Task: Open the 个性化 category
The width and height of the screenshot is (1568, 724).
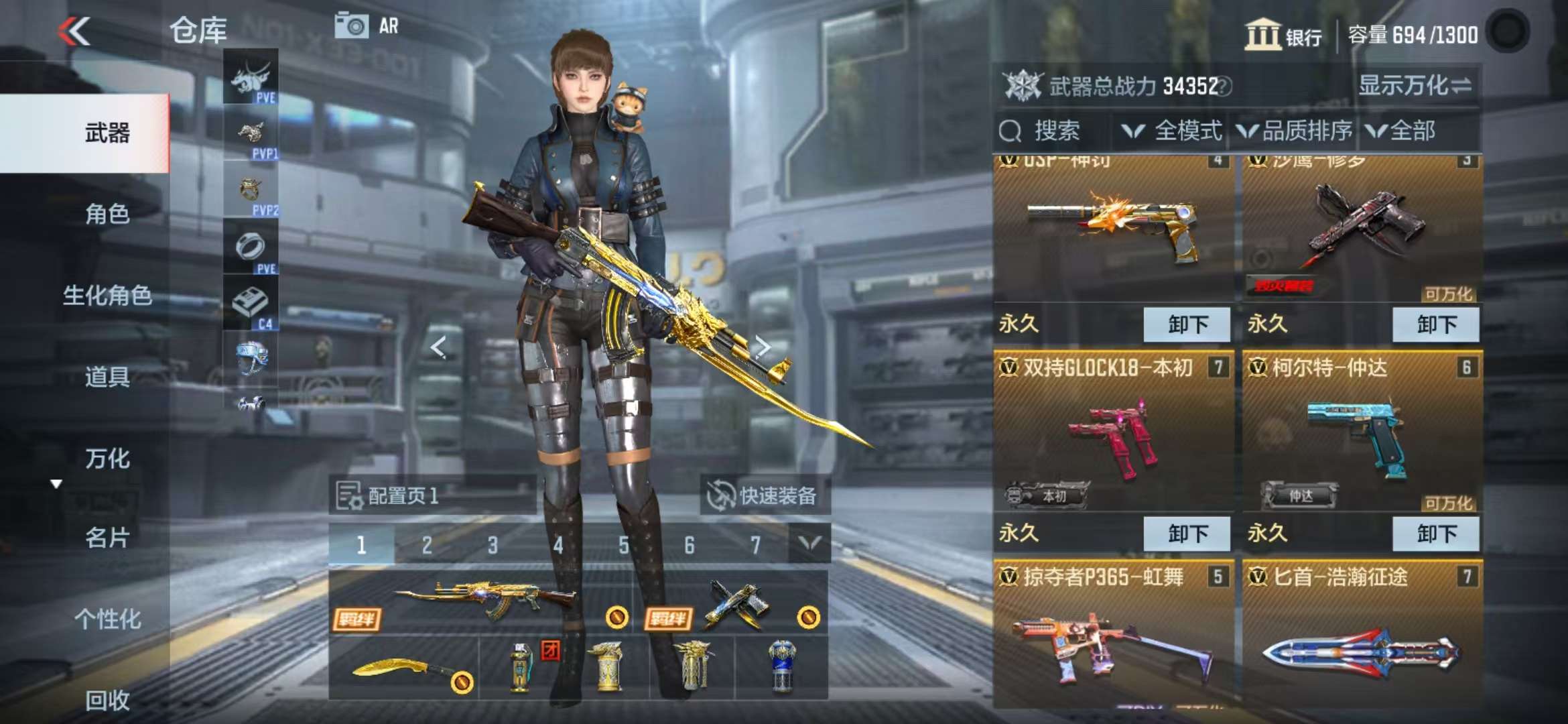Action: [x=107, y=619]
